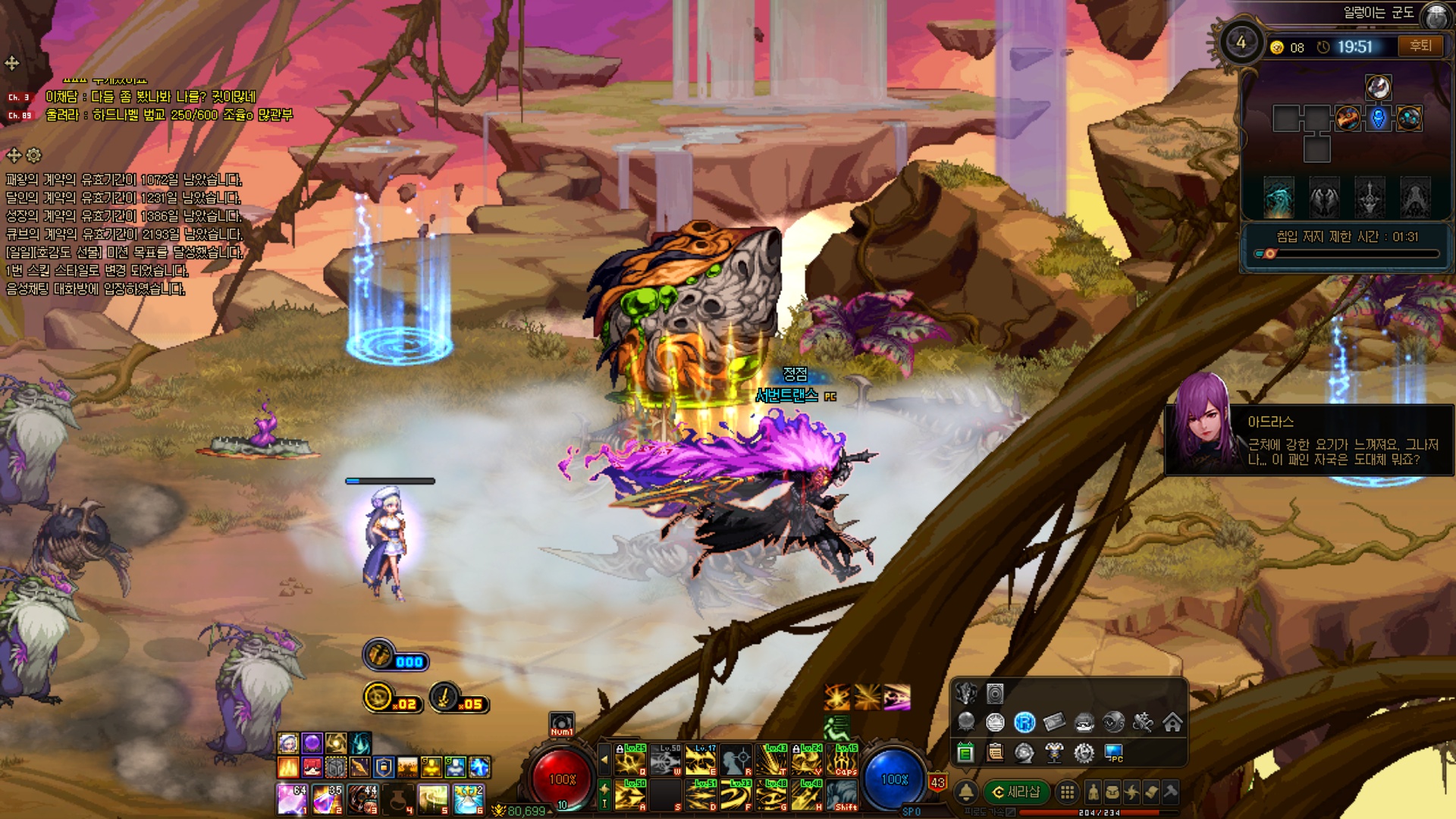Use the consumable in quick slot 1
Image resolution: width=1456 pixels, height=819 pixels.
291,799
